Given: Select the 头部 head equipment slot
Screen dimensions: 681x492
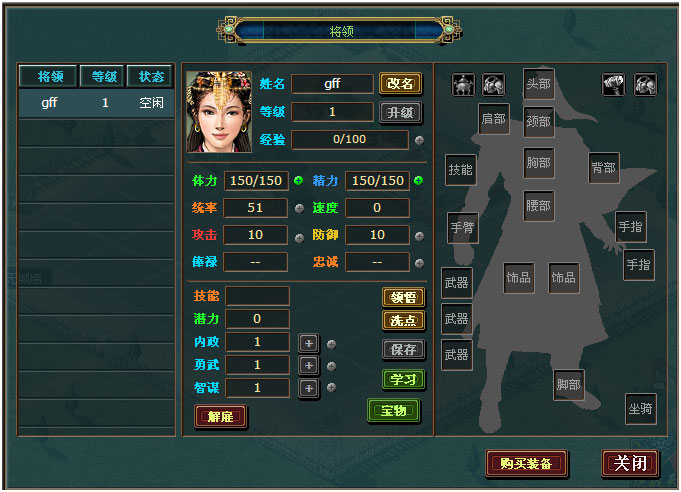Looking at the screenshot, I should (538, 84).
